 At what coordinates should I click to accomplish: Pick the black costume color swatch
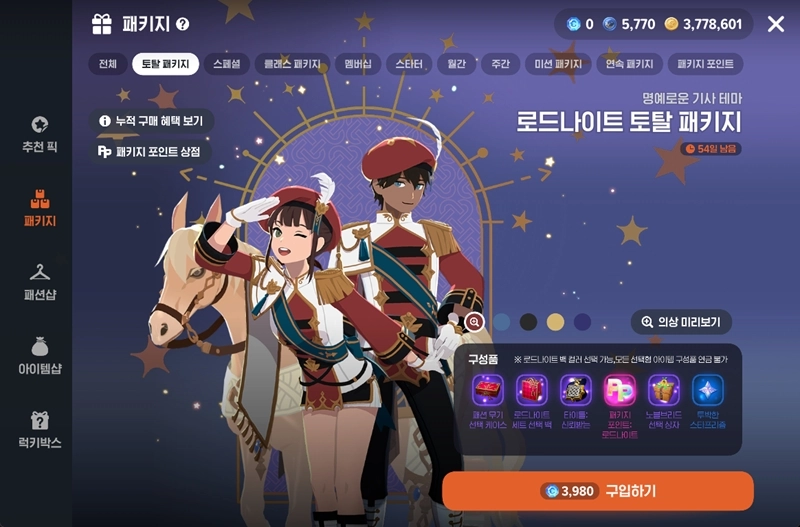coord(528,322)
